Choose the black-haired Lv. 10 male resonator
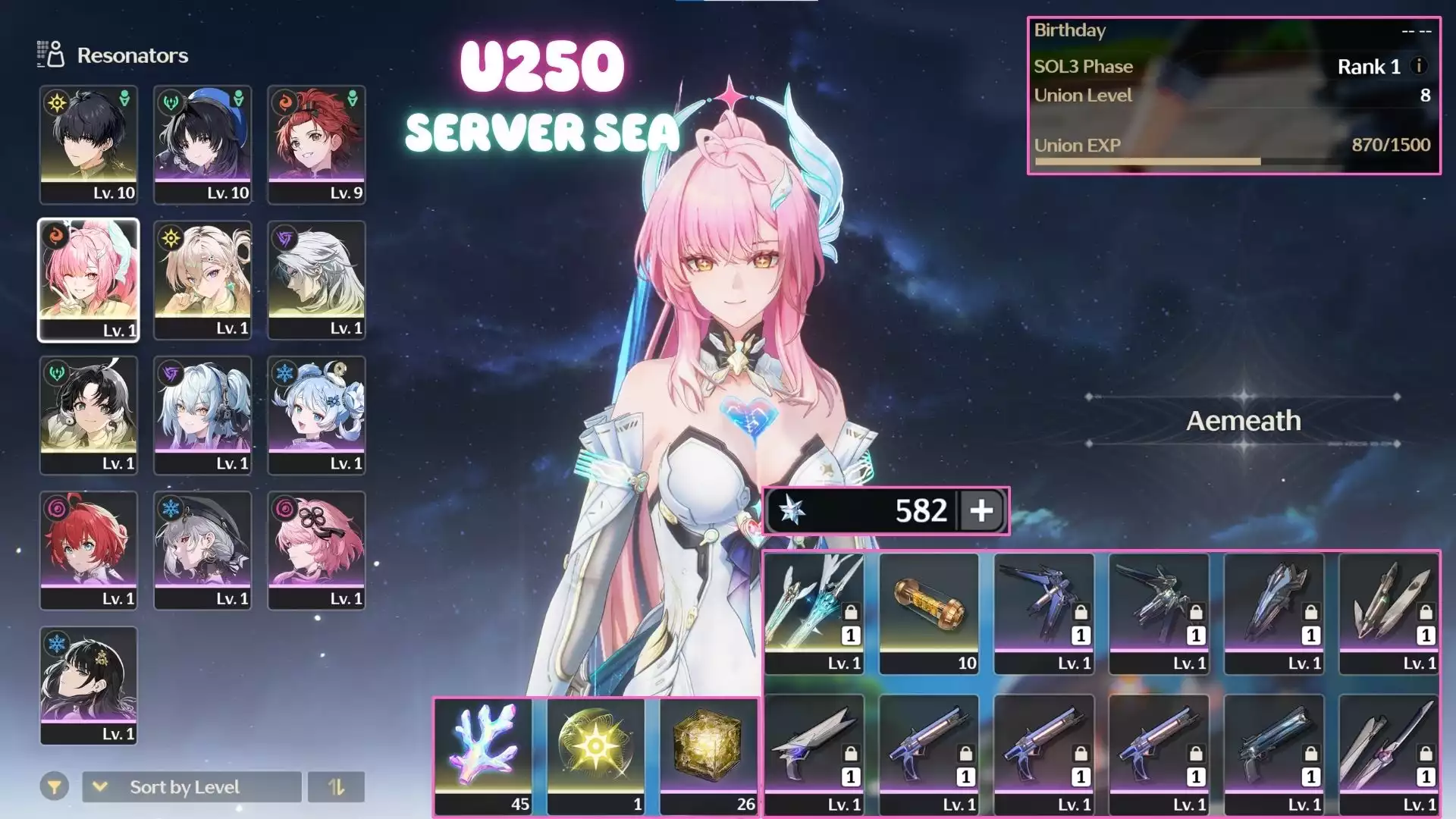 coord(89,144)
